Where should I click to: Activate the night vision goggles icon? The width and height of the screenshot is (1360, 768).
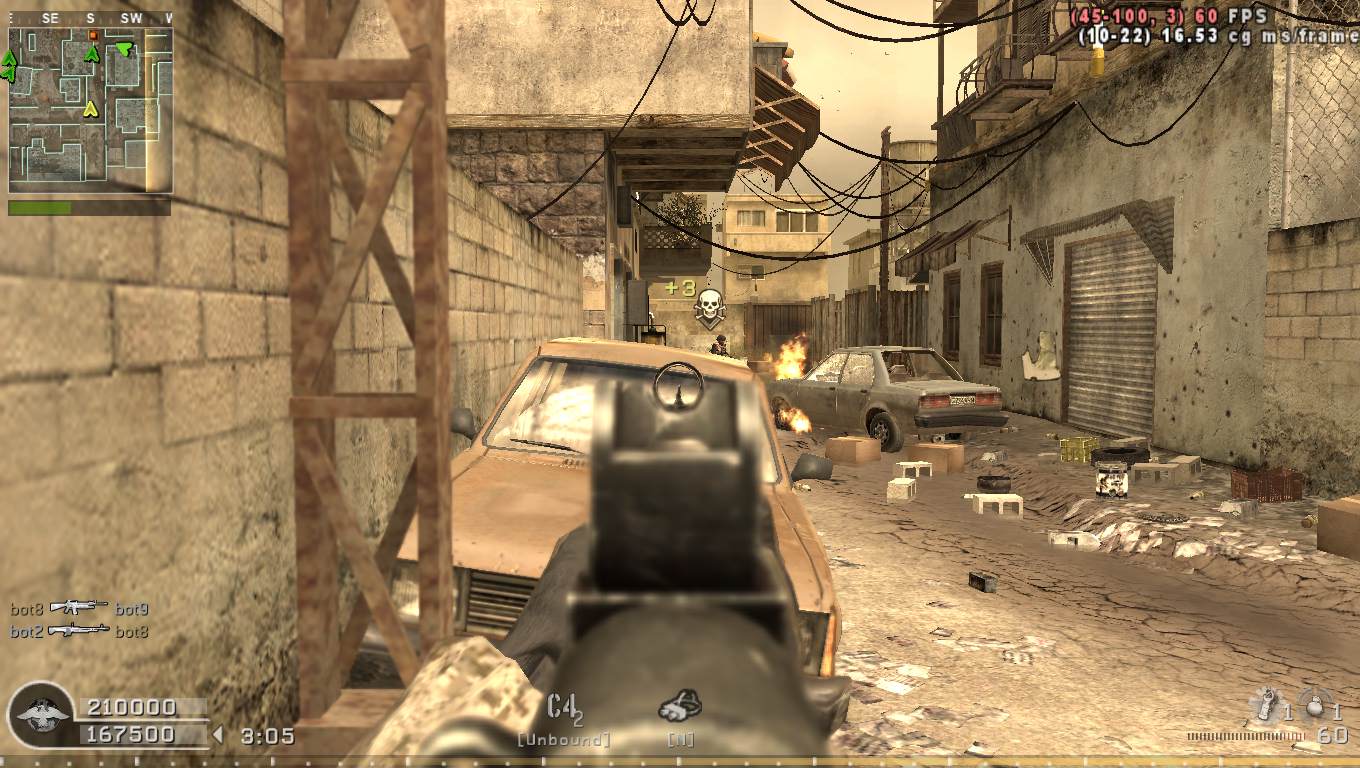(679, 706)
